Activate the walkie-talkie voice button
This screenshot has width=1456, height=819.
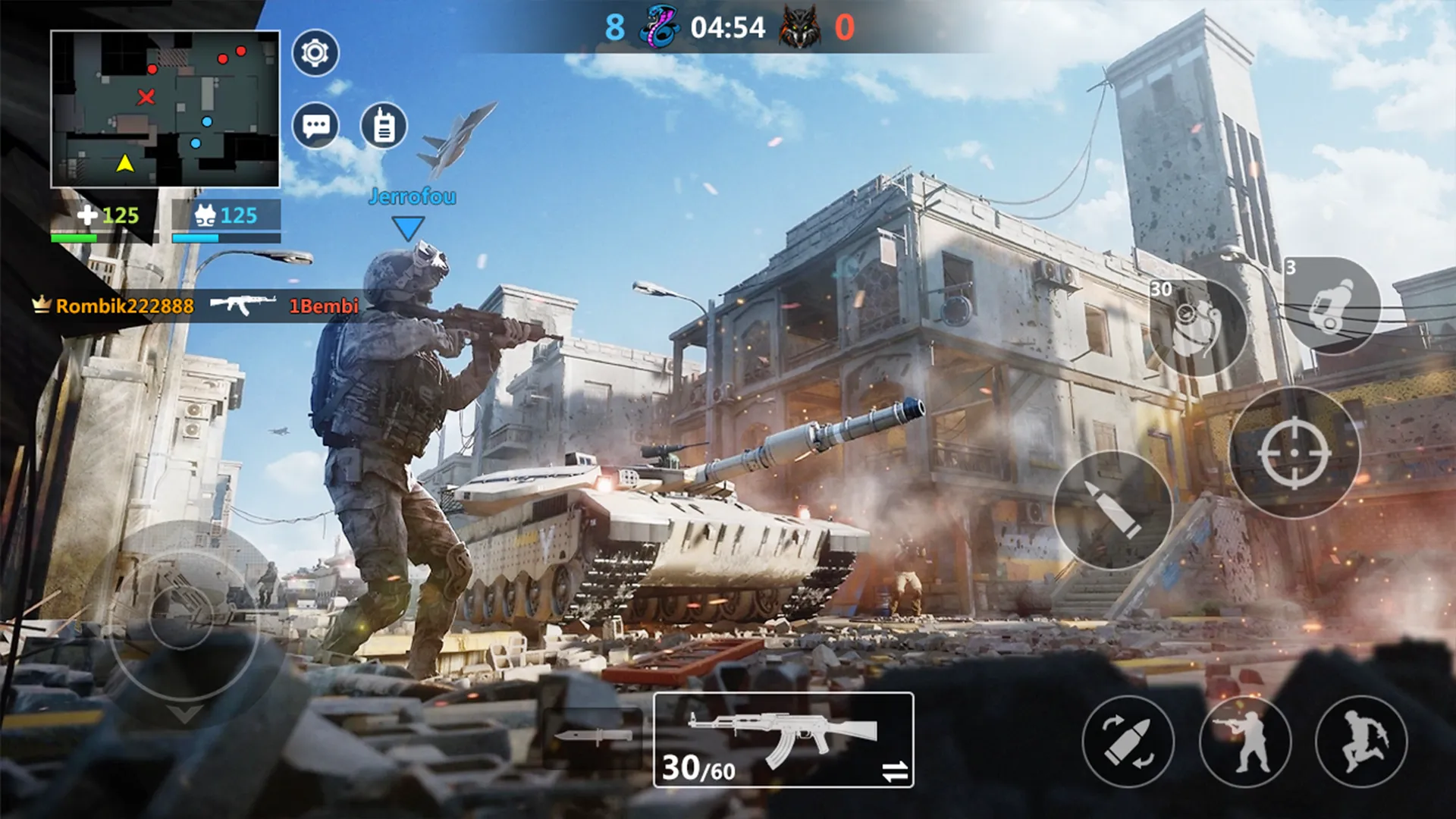tap(384, 125)
